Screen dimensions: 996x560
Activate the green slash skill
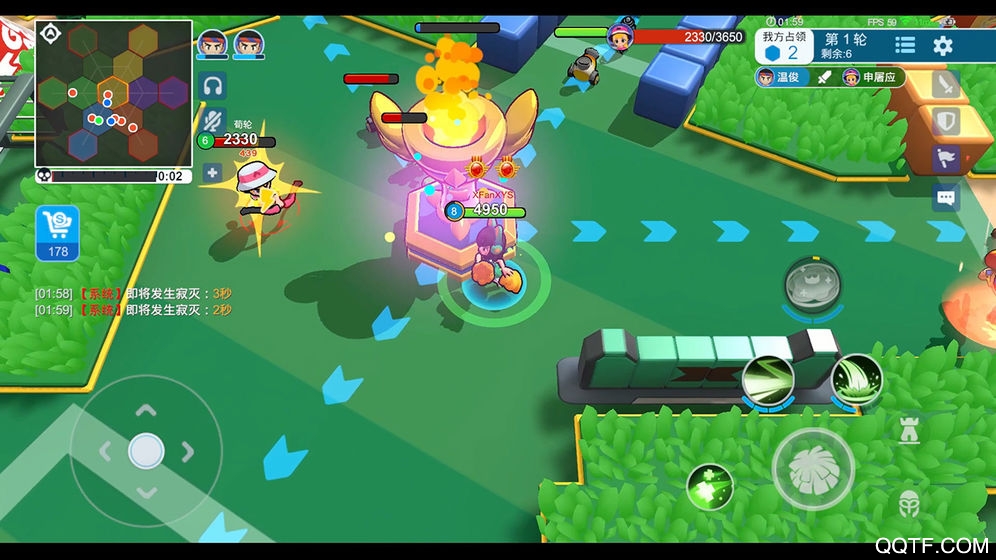coord(768,380)
